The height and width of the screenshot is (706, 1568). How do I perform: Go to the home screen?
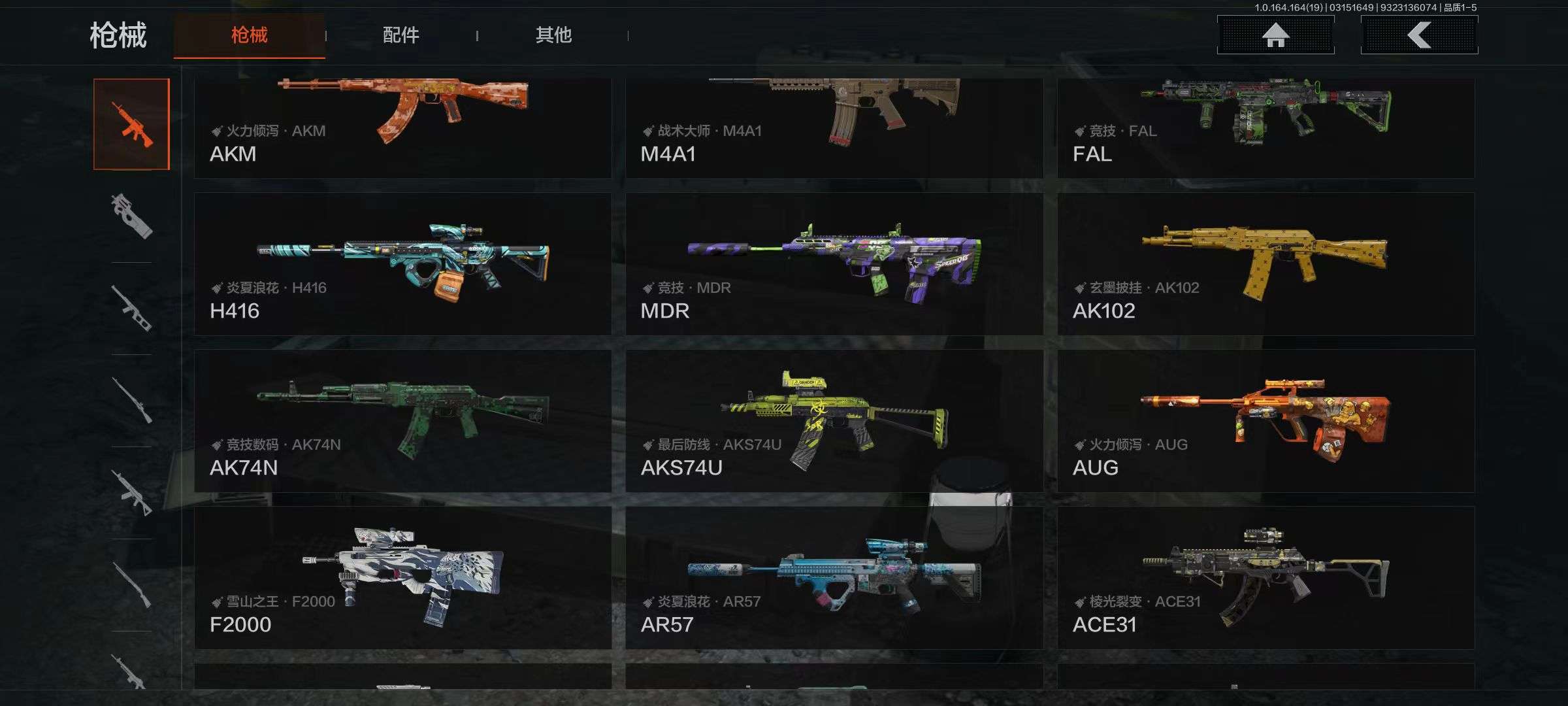(x=1275, y=35)
